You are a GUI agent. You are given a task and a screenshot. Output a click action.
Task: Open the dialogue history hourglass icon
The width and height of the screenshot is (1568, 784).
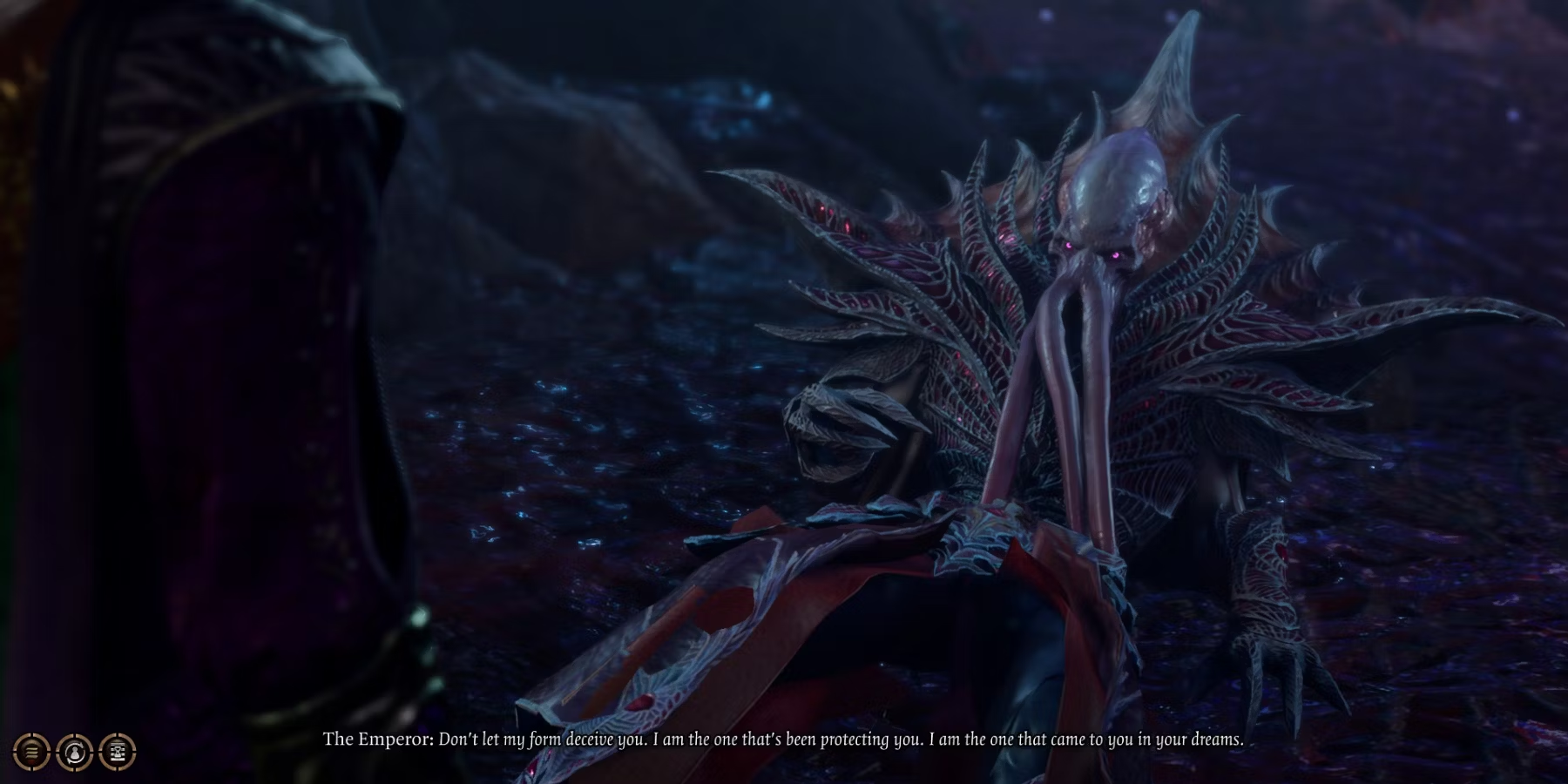(x=118, y=751)
